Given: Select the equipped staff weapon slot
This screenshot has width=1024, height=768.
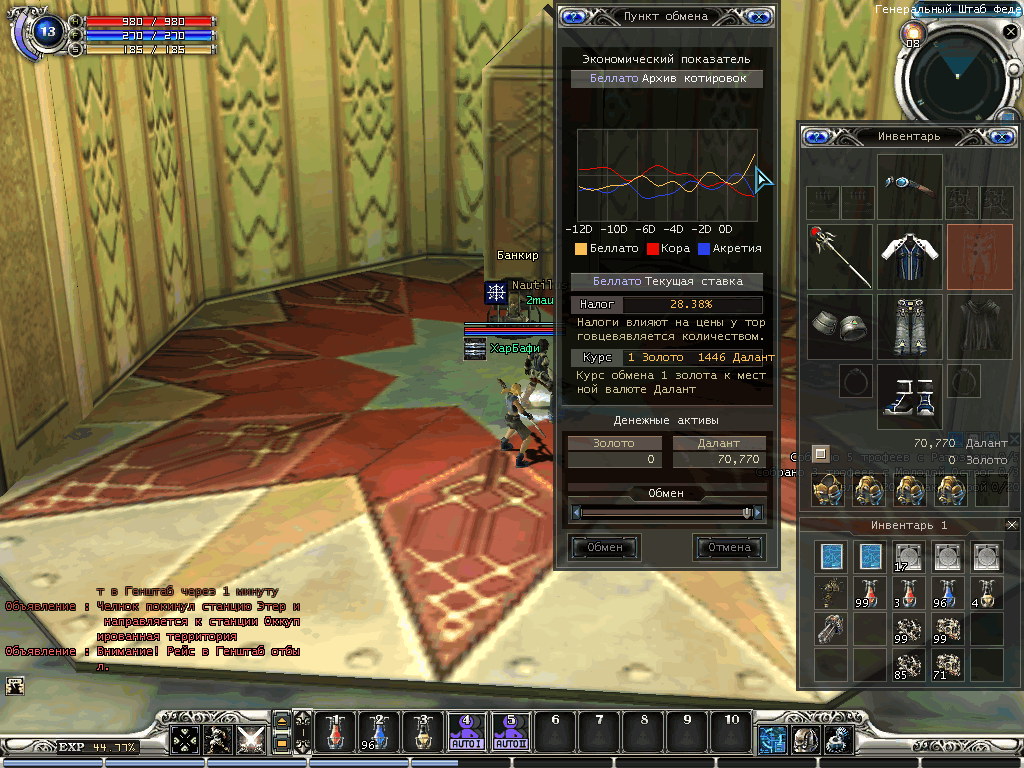Looking at the screenshot, I should [x=840, y=257].
